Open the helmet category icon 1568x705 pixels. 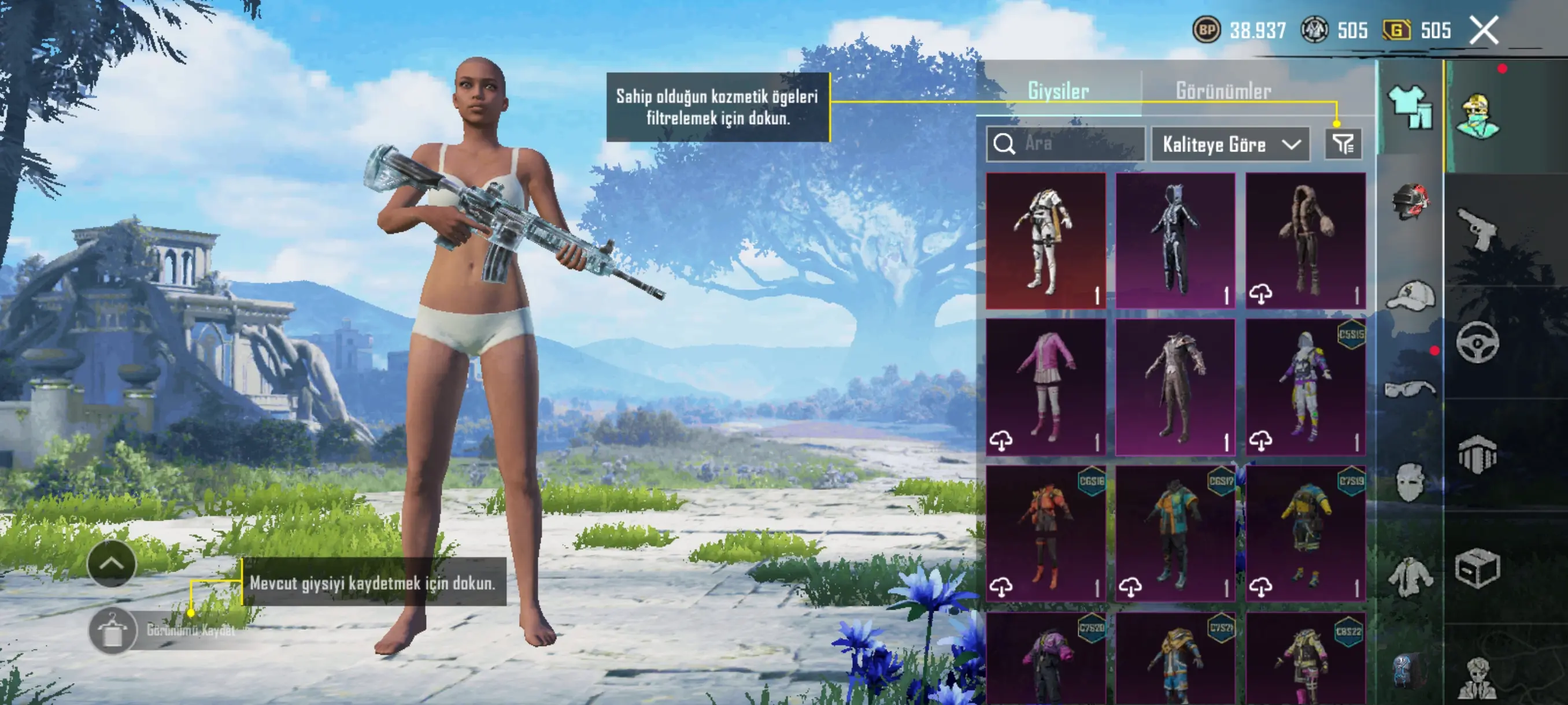1409,201
